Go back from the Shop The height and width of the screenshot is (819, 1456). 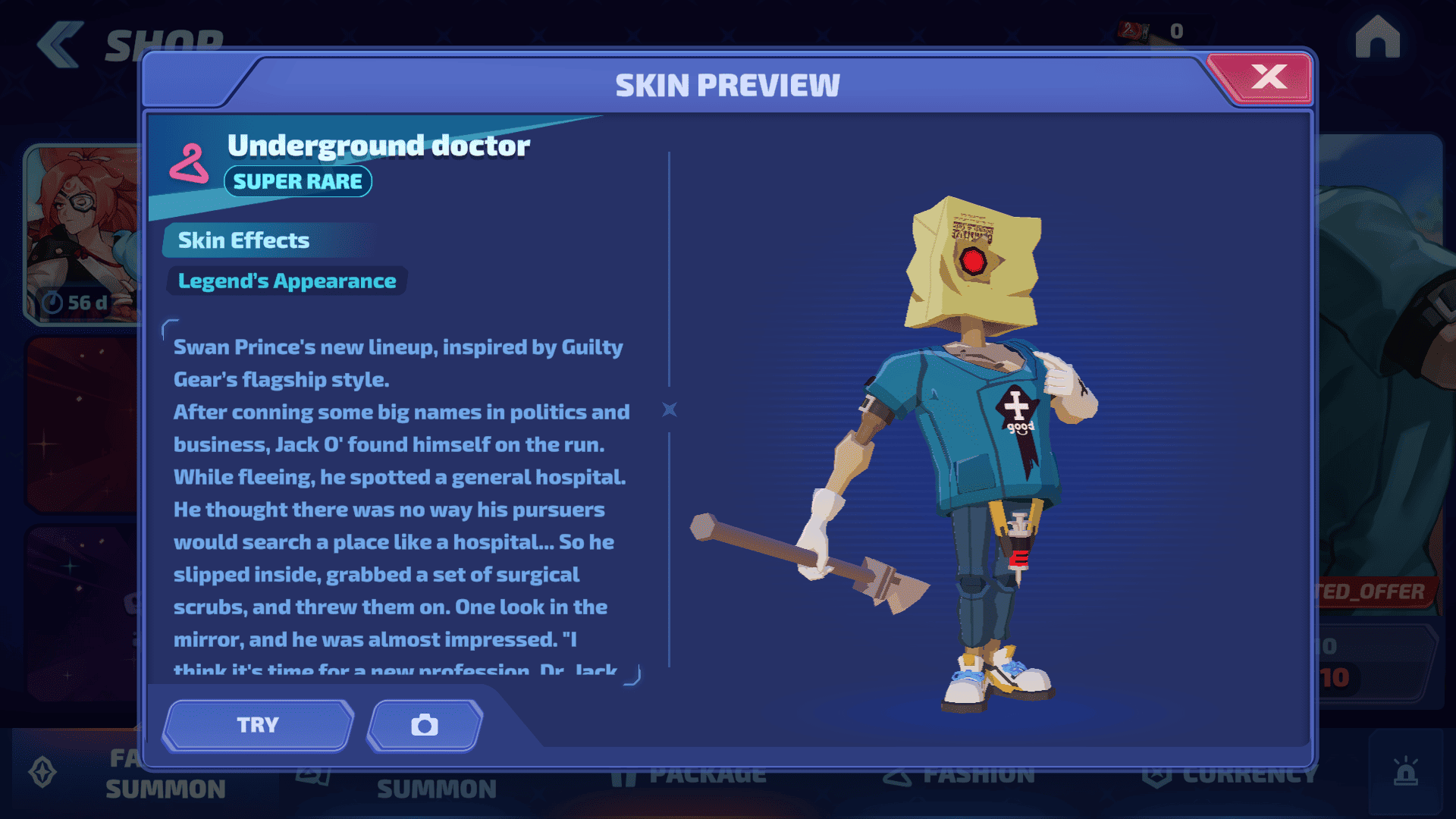(x=59, y=44)
